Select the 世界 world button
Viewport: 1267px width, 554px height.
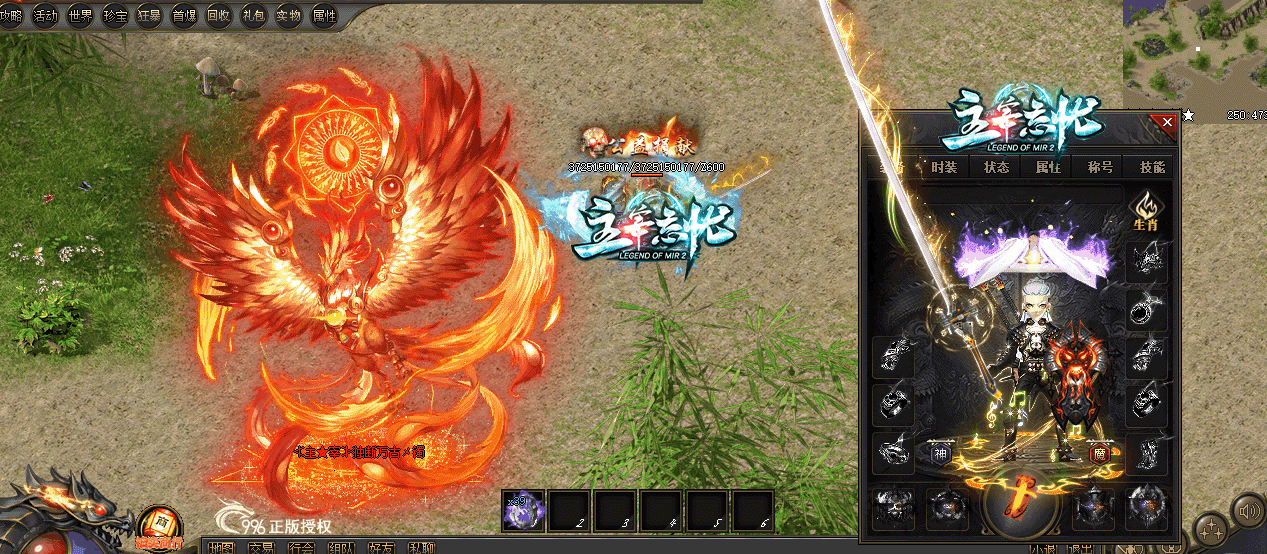pyautogui.click(x=81, y=15)
